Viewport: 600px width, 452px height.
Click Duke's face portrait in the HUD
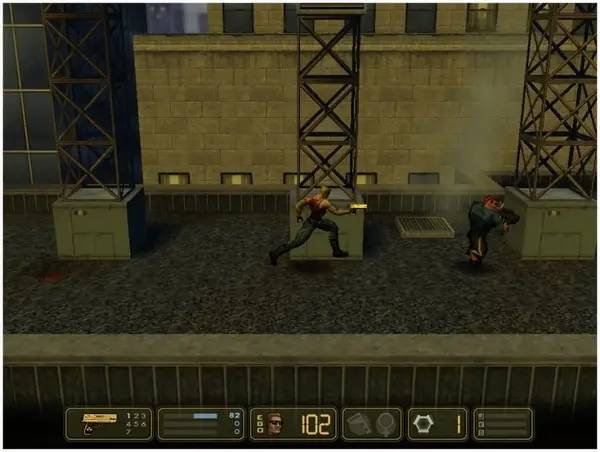pos(276,424)
